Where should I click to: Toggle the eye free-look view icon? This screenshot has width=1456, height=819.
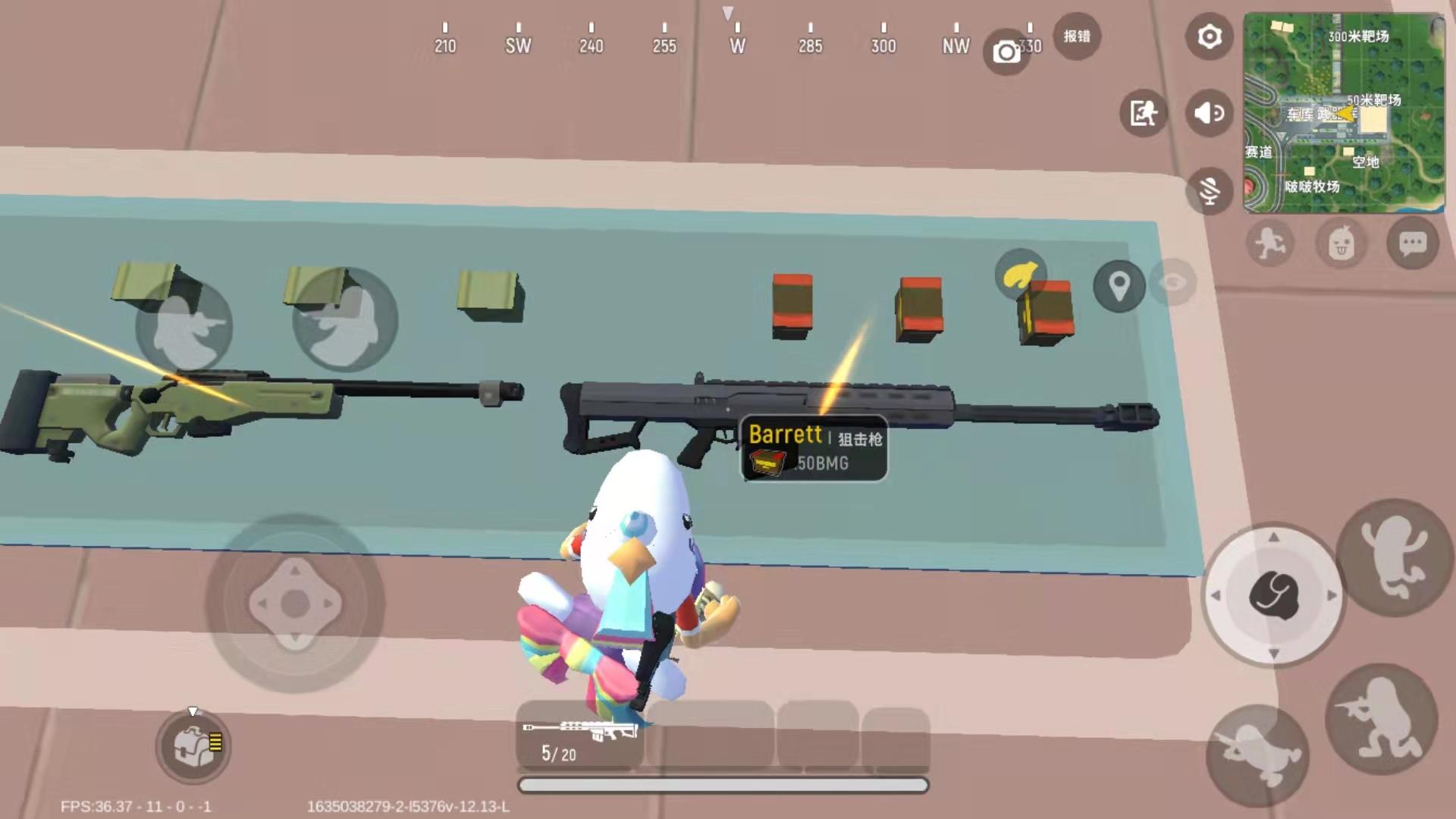tap(1172, 283)
